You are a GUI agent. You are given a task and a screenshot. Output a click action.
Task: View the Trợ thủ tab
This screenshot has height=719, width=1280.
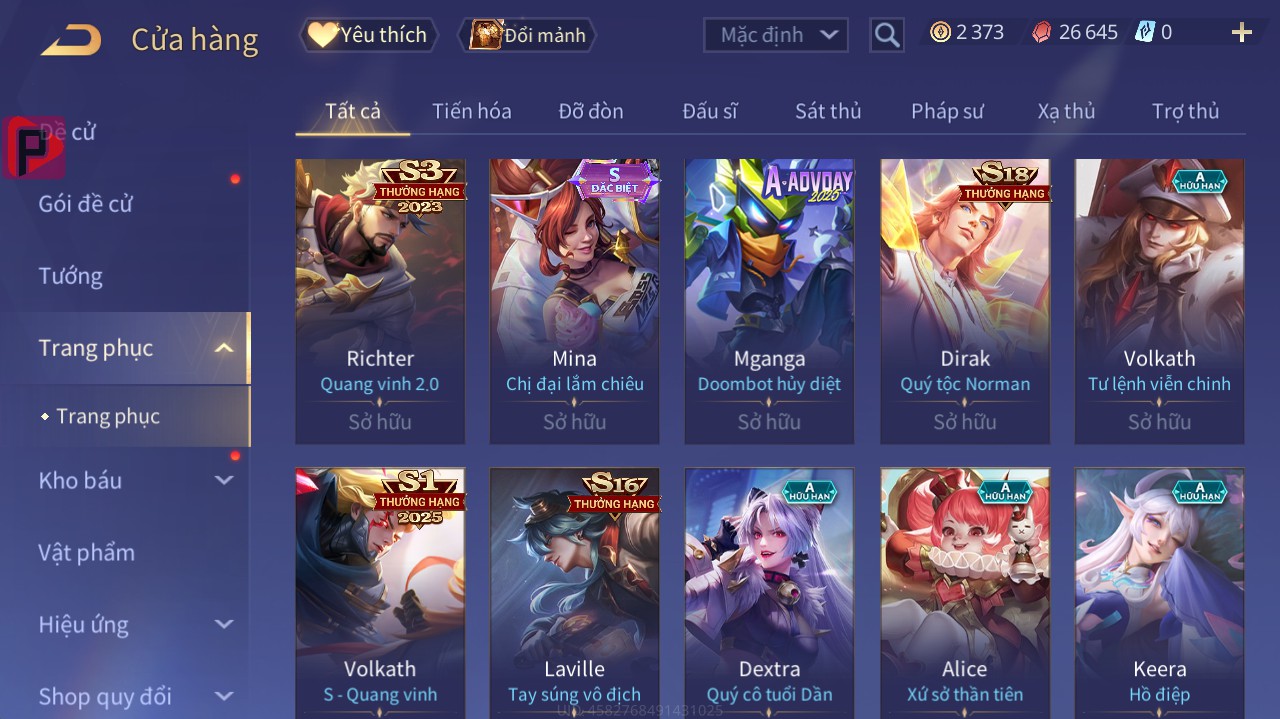click(1185, 111)
